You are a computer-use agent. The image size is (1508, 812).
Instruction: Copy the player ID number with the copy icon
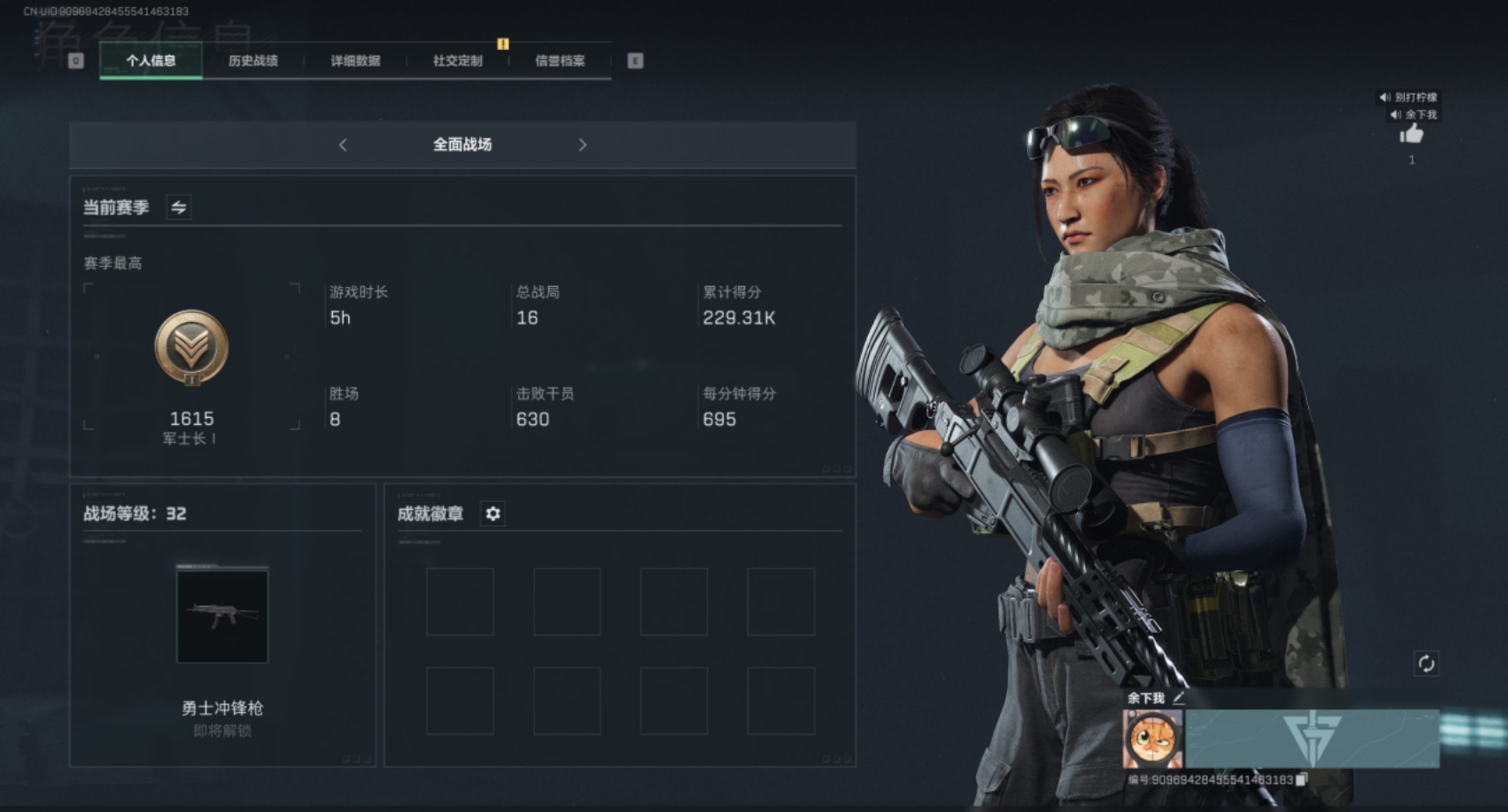1301,780
